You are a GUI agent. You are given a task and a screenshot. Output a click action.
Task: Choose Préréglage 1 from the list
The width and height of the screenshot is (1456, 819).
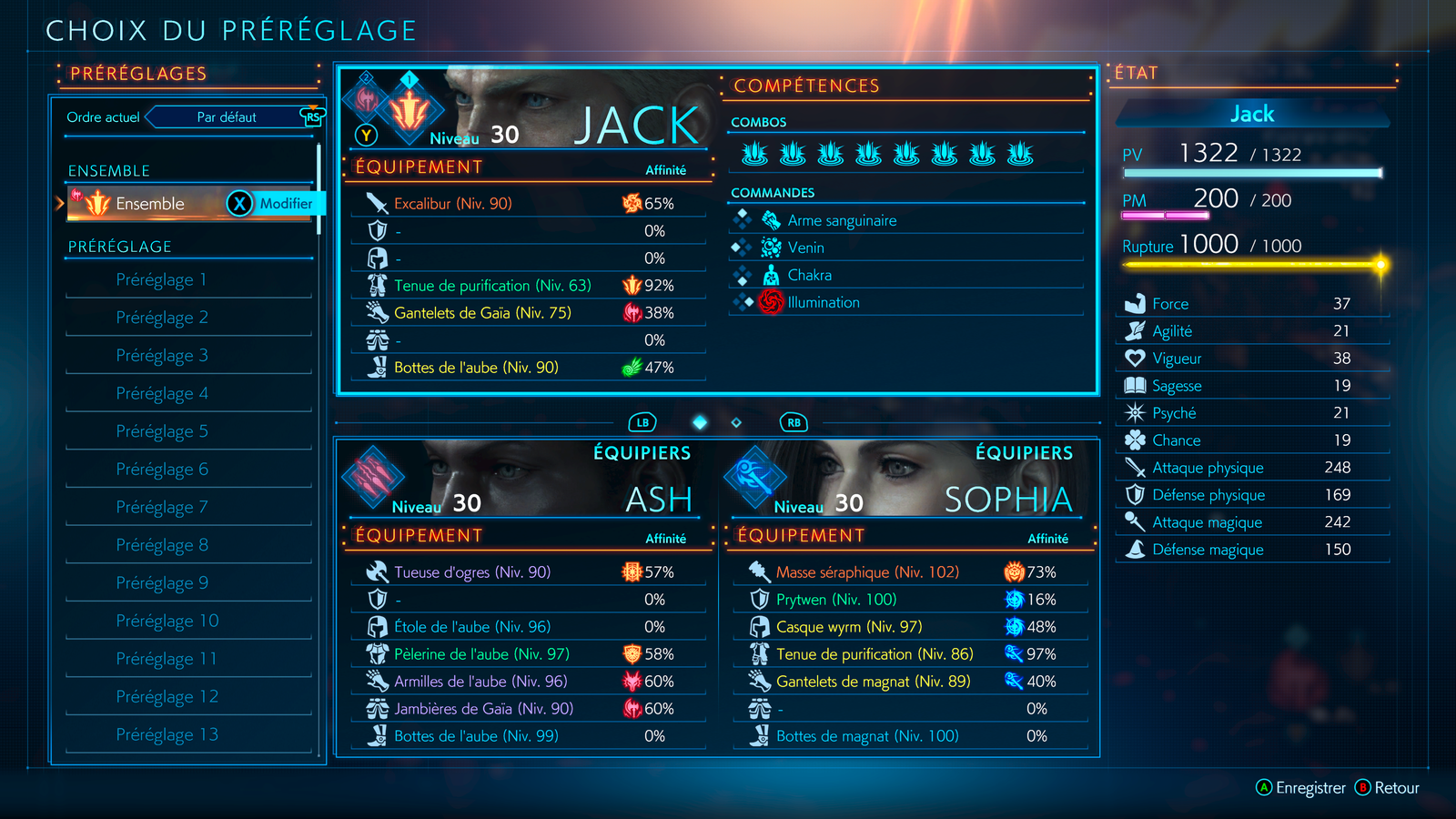162,280
